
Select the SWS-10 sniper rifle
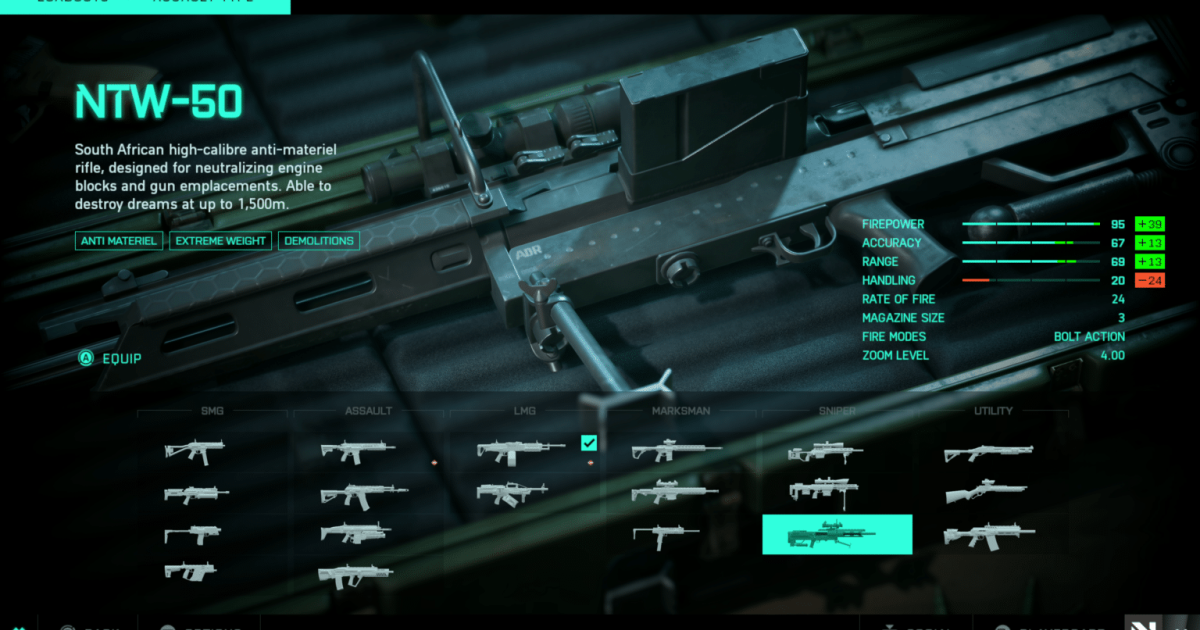click(x=825, y=453)
